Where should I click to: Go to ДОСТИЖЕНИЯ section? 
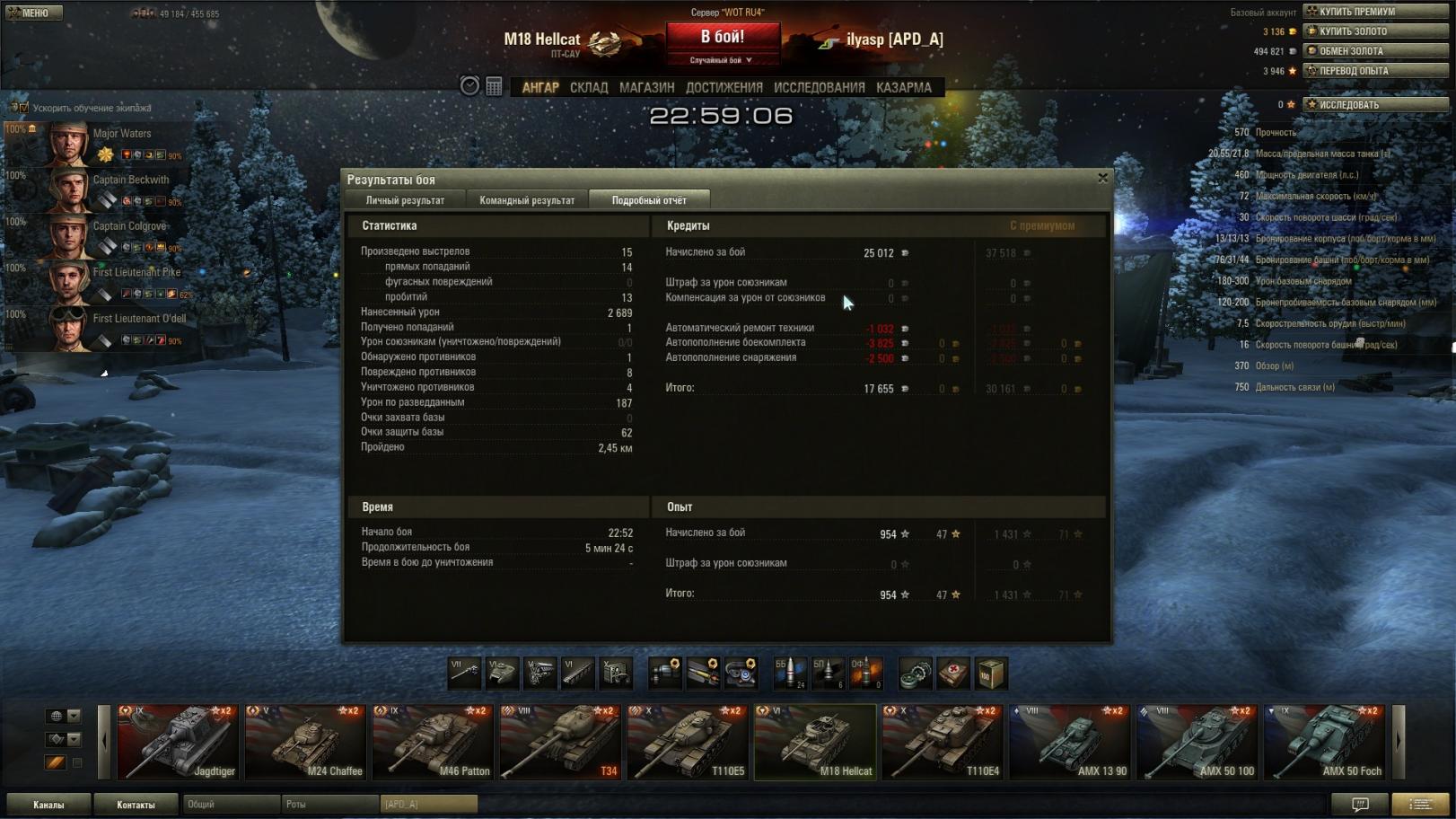[724, 87]
